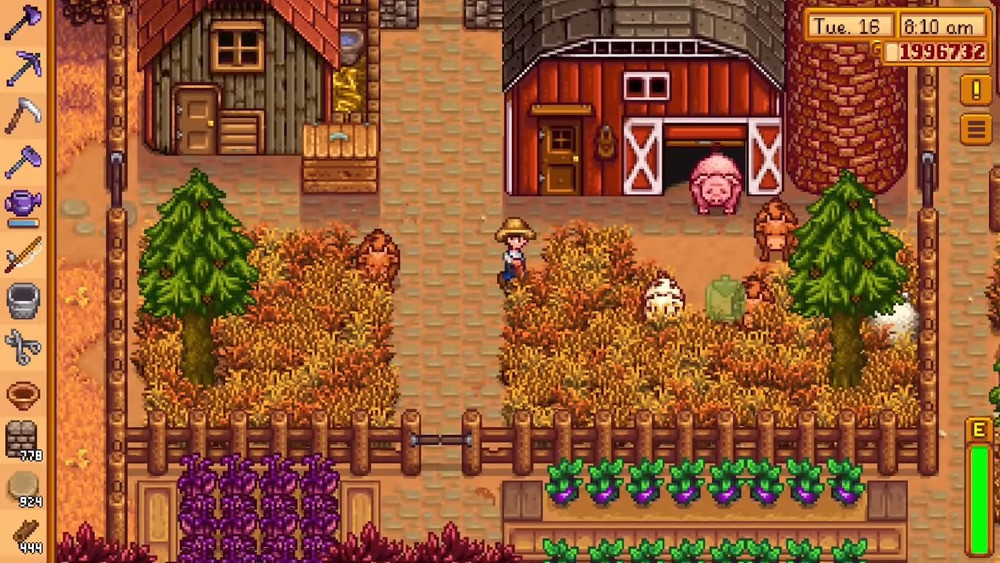
Task: Open the game menu with three-line button
Action: click(976, 129)
